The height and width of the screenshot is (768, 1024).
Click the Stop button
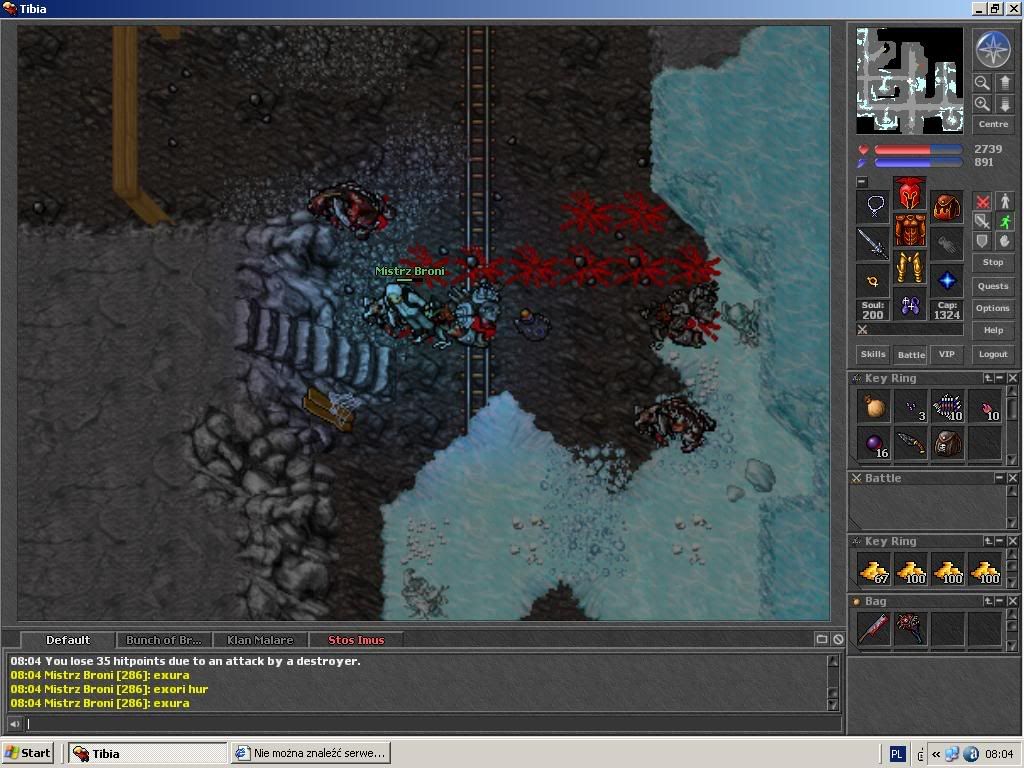(x=992, y=262)
